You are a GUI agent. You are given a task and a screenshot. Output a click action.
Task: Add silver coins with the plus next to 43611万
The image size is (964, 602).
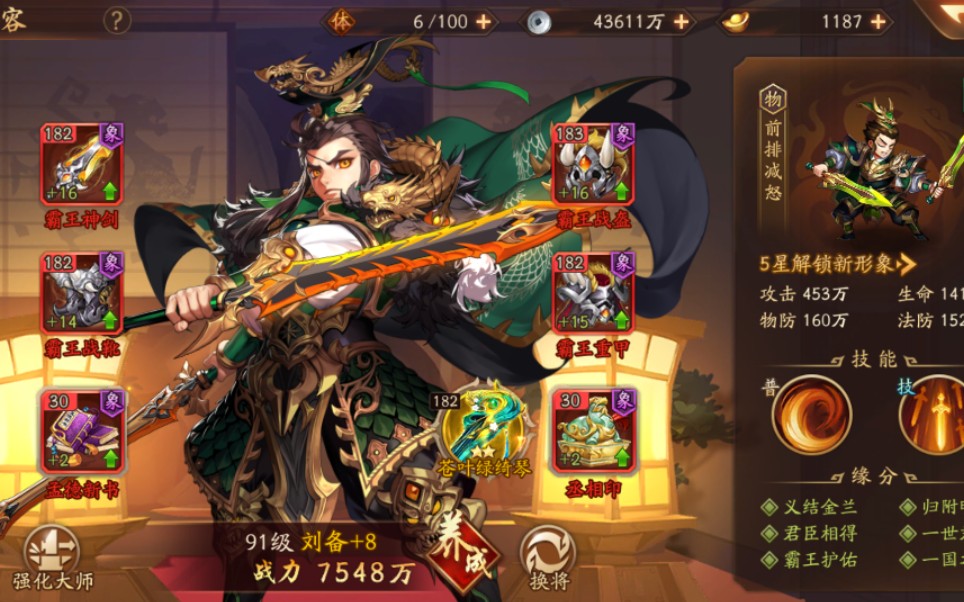pos(682,21)
